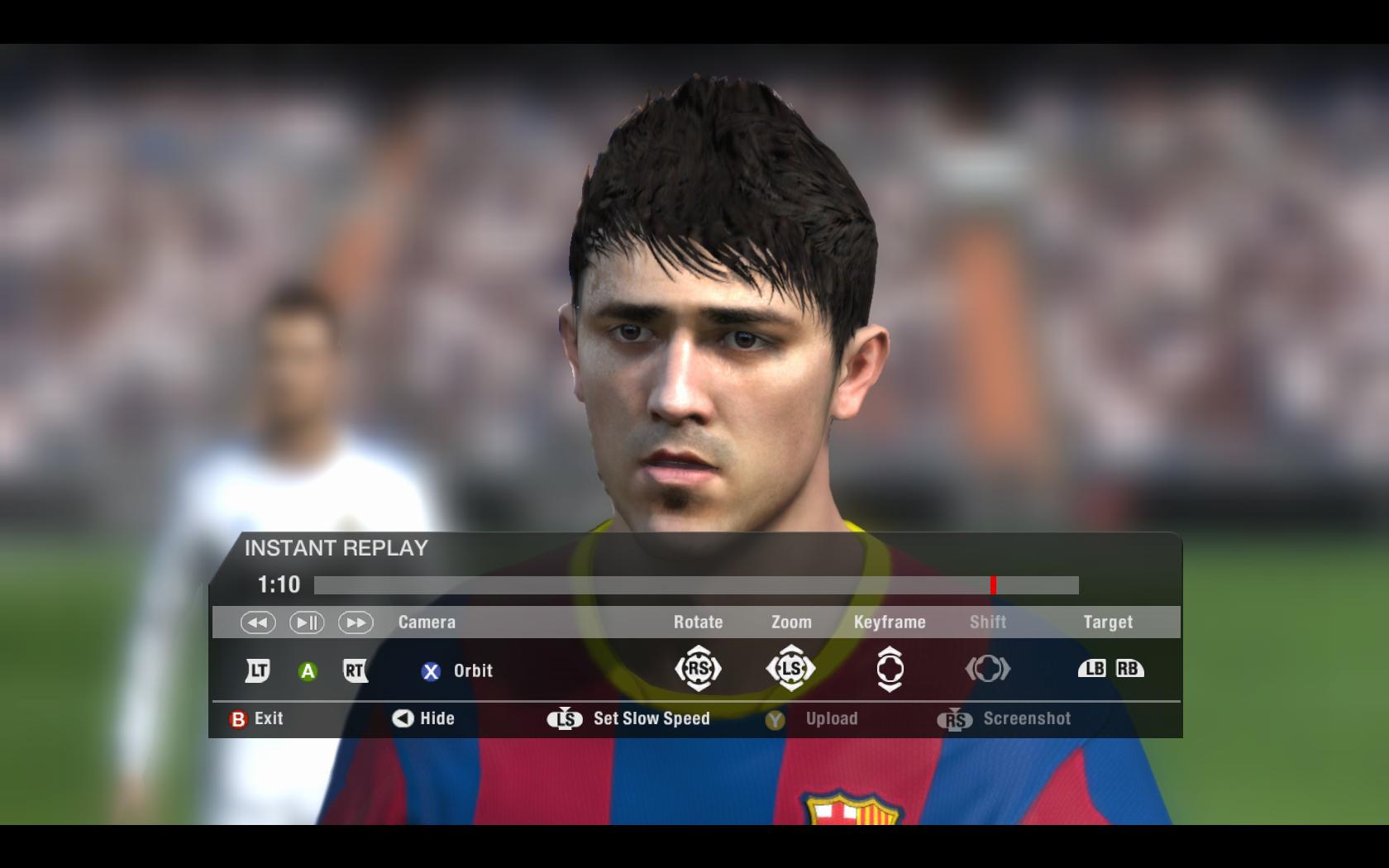
Task: Choose Set Slow Speed option
Action: pos(629,719)
